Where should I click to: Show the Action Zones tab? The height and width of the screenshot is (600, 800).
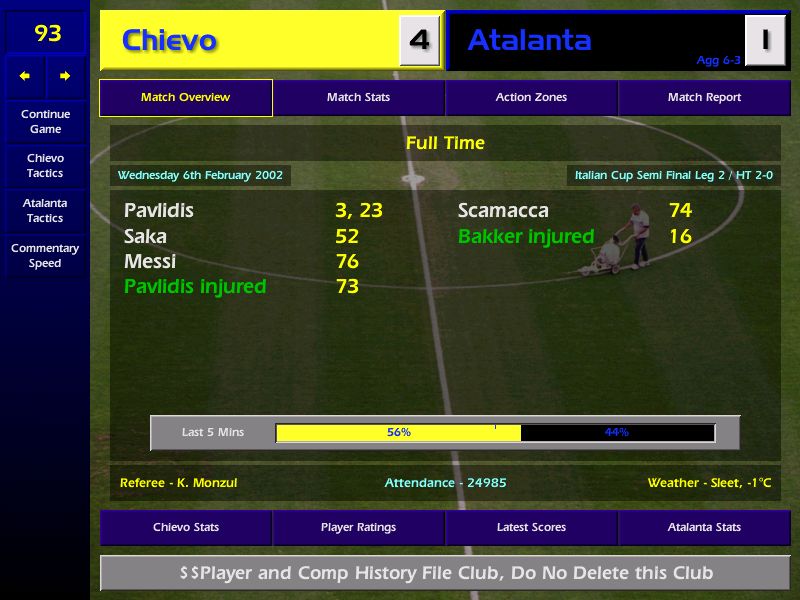(531, 98)
